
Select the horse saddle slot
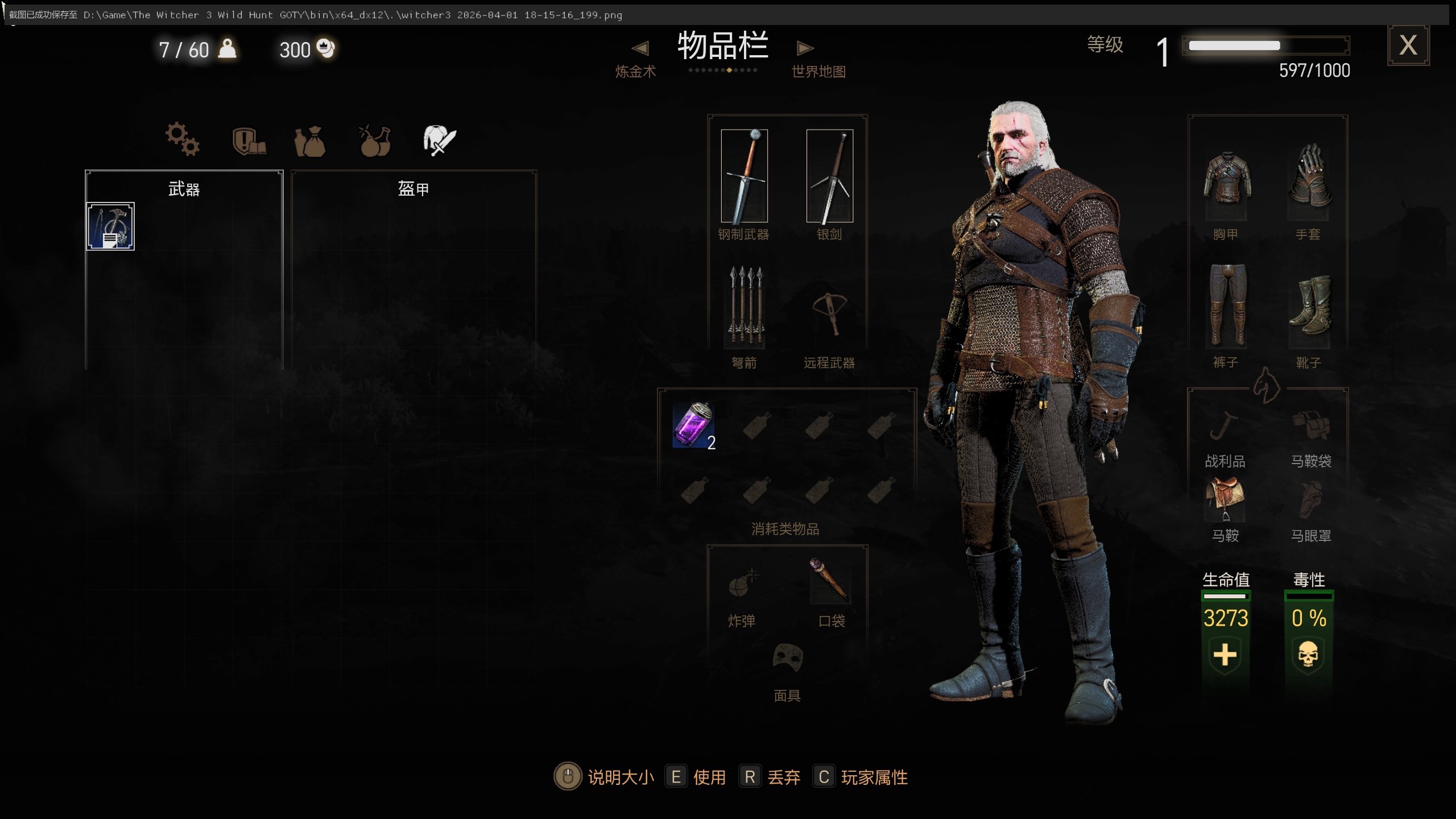coord(1225,498)
